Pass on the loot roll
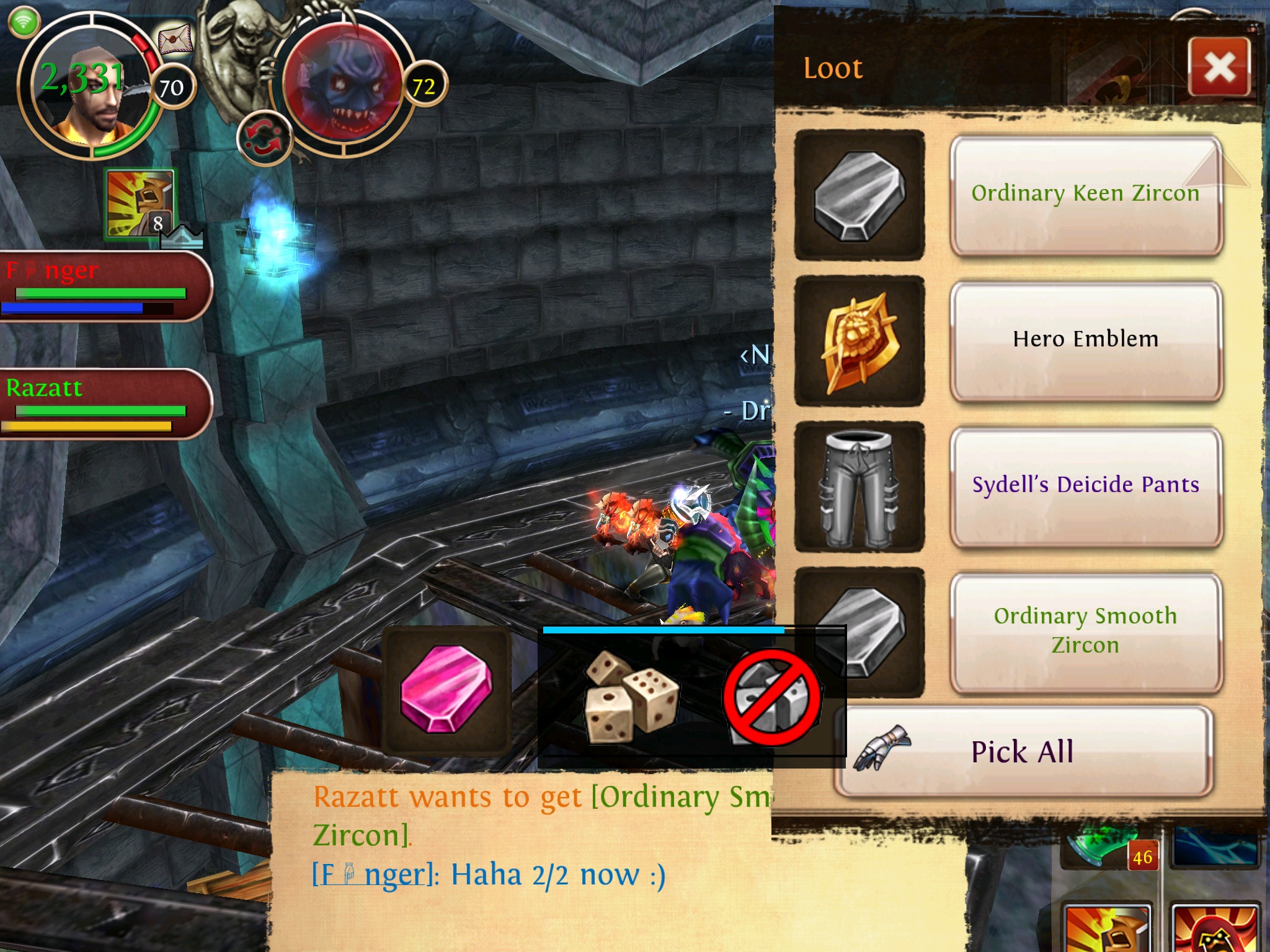The height and width of the screenshot is (952, 1270). coord(772,697)
